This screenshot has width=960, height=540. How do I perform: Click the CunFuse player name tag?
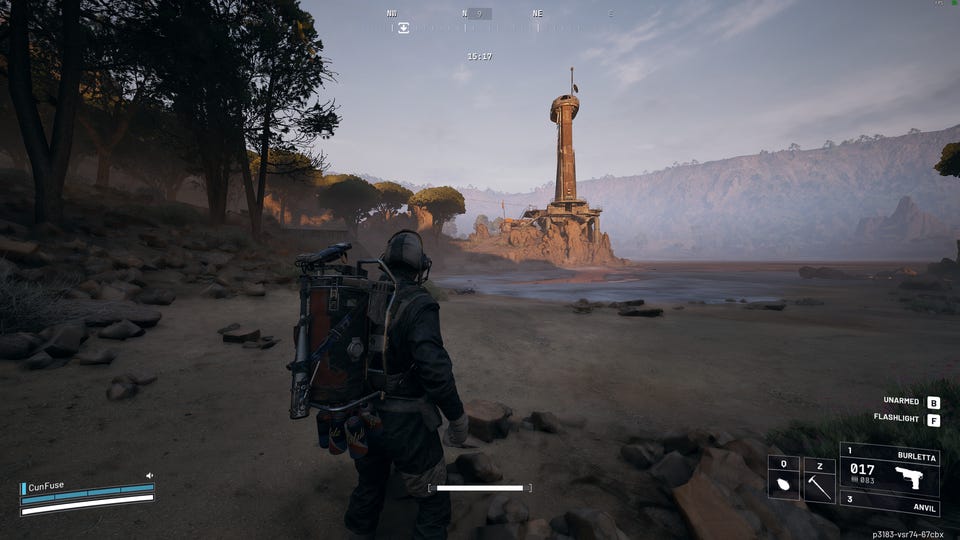click(x=46, y=486)
